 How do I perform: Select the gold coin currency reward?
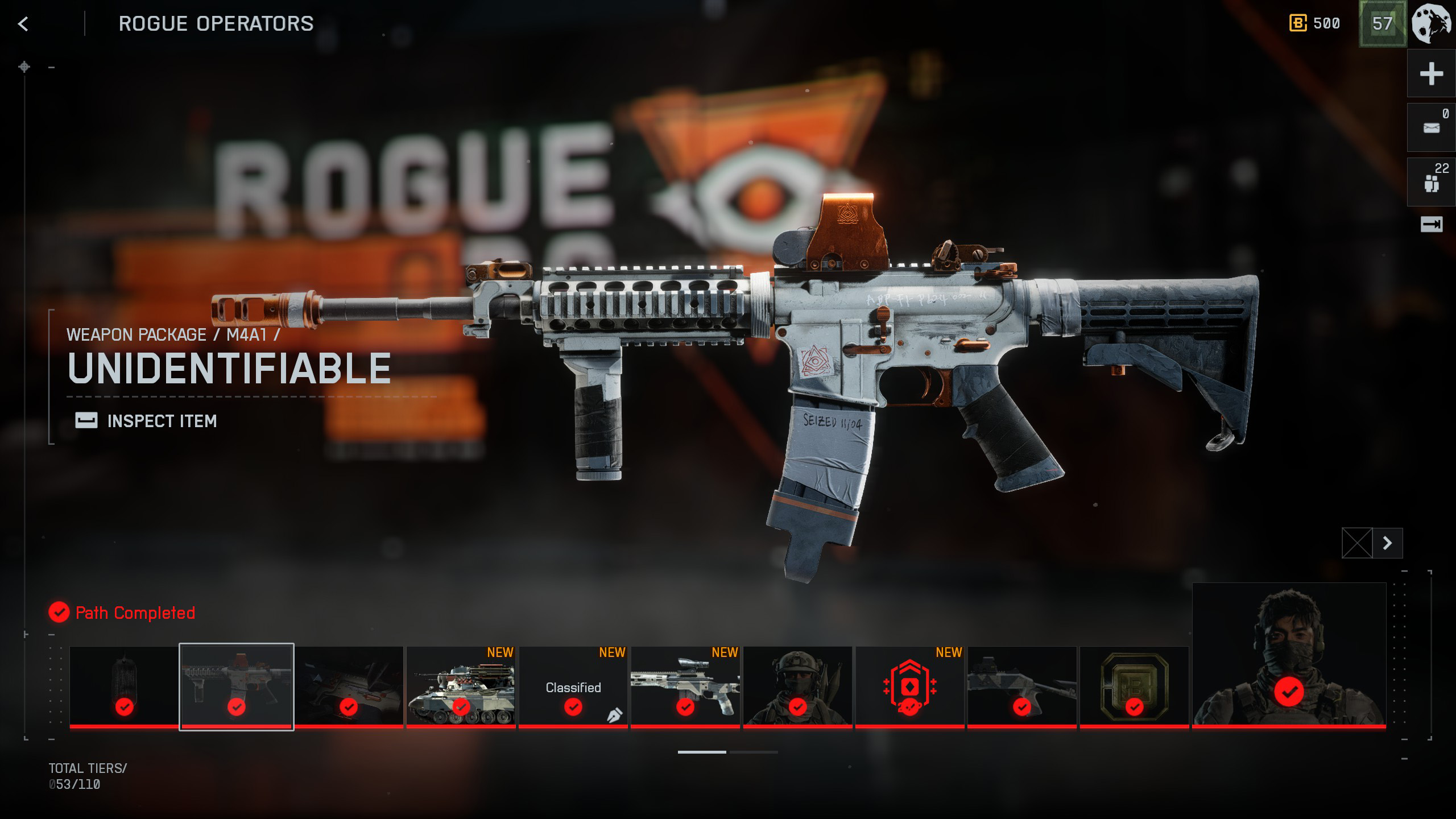[1134, 686]
